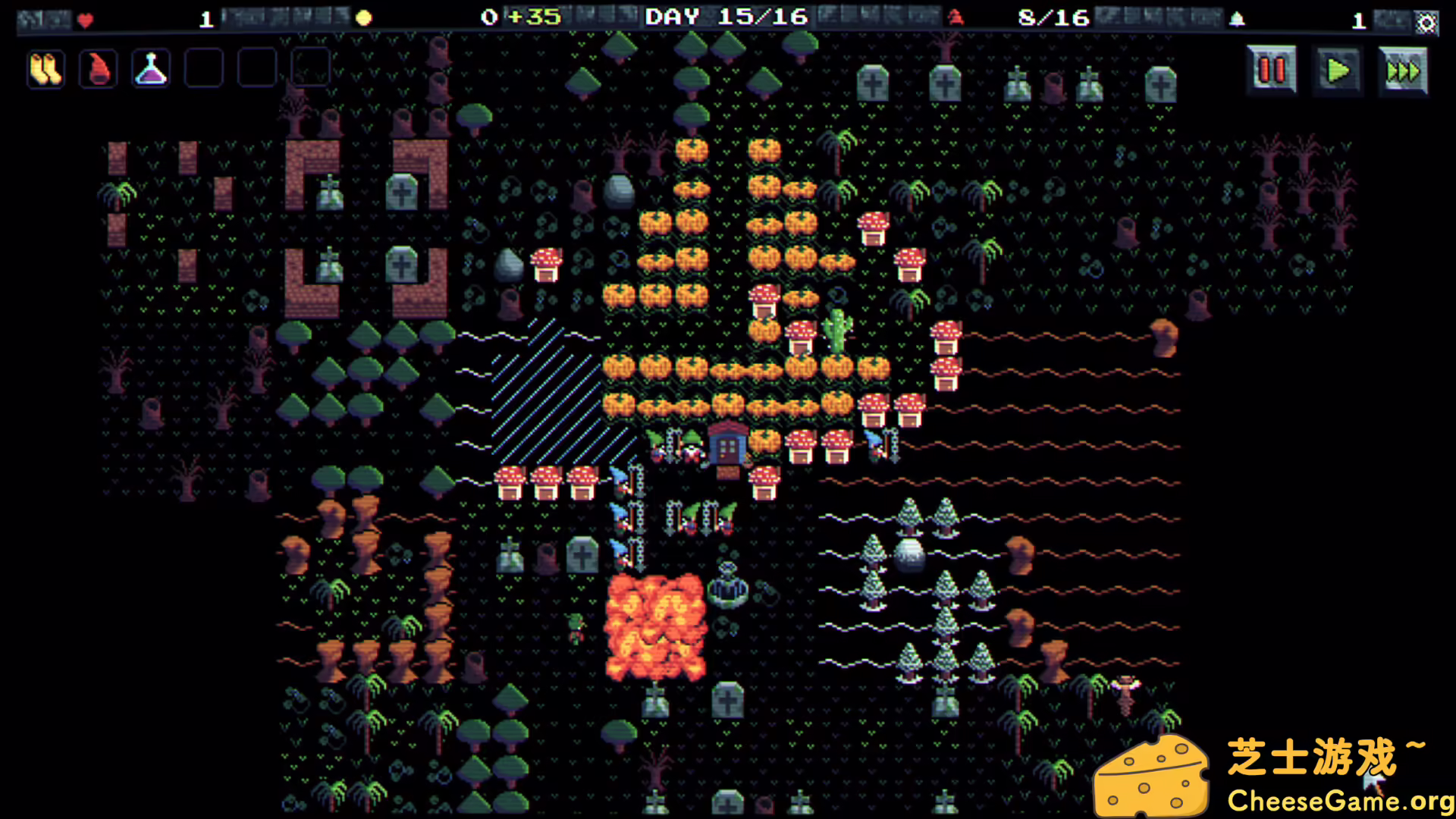Use the purple potion flask from the hotbar
Image resolution: width=1456 pixels, height=819 pixels.
pyautogui.click(x=150, y=68)
